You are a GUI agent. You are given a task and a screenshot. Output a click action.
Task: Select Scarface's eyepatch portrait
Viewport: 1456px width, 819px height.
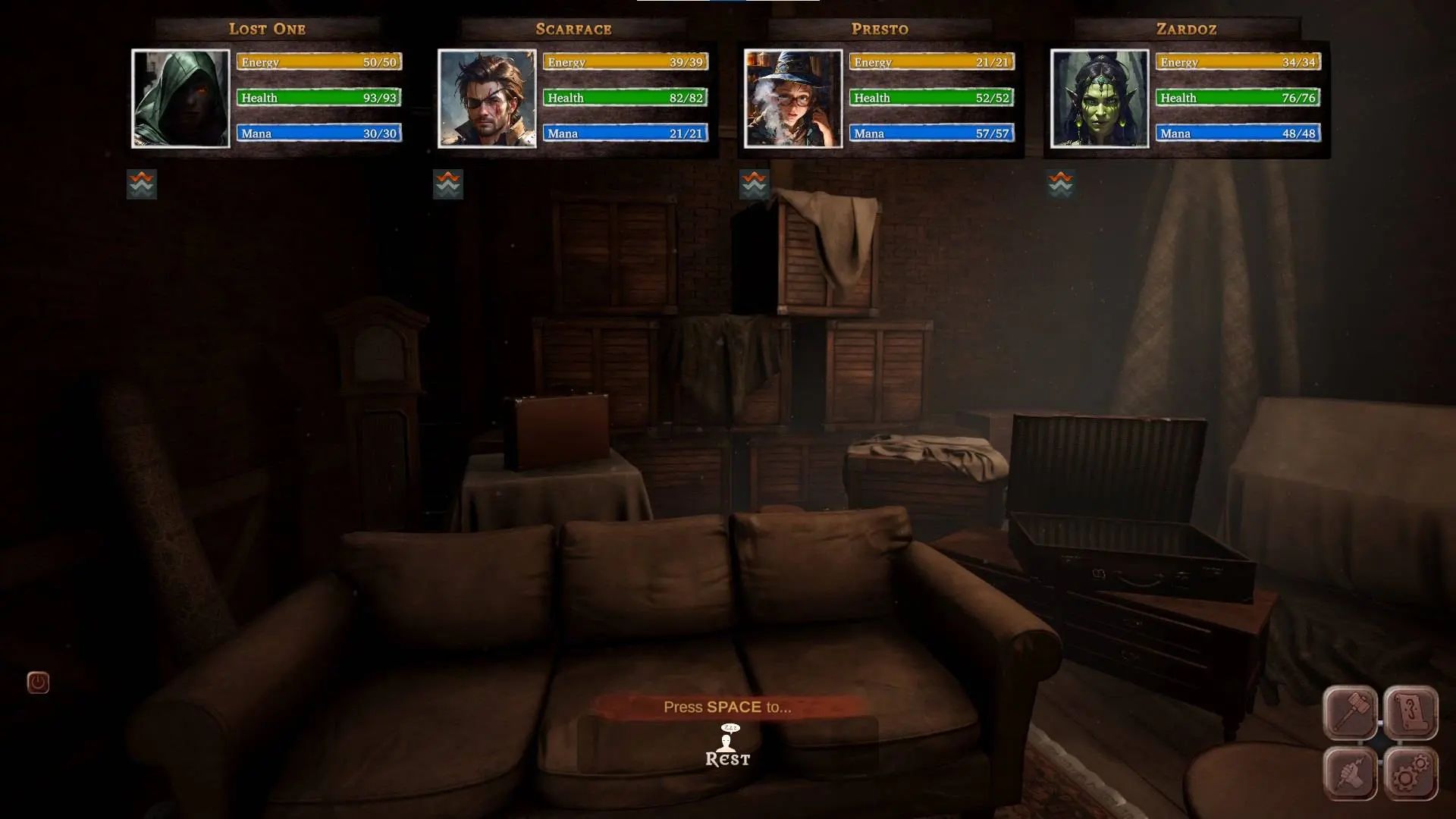click(x=487, y=99)
